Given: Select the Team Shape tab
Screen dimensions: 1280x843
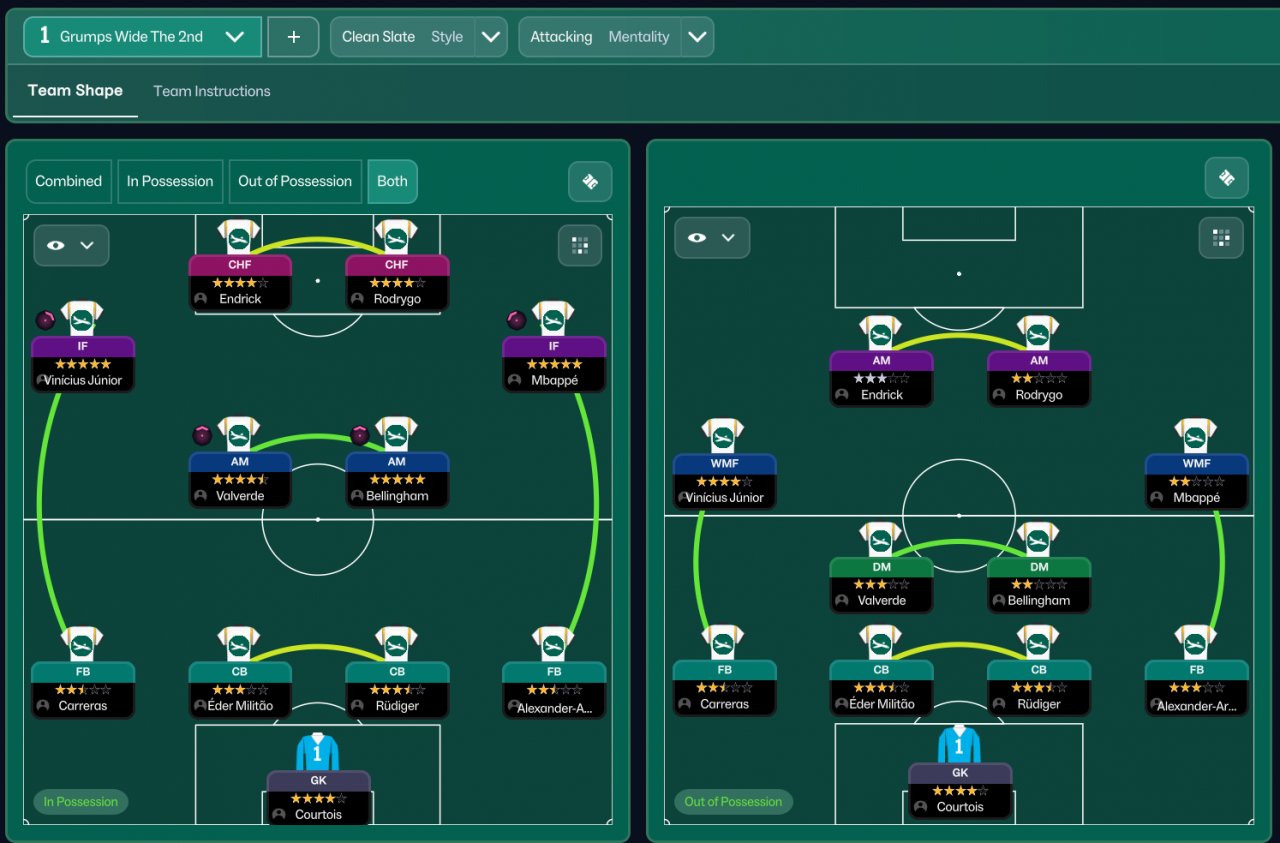Looking at the screenshot, I should pyautogui.click(x=75, y=91).
